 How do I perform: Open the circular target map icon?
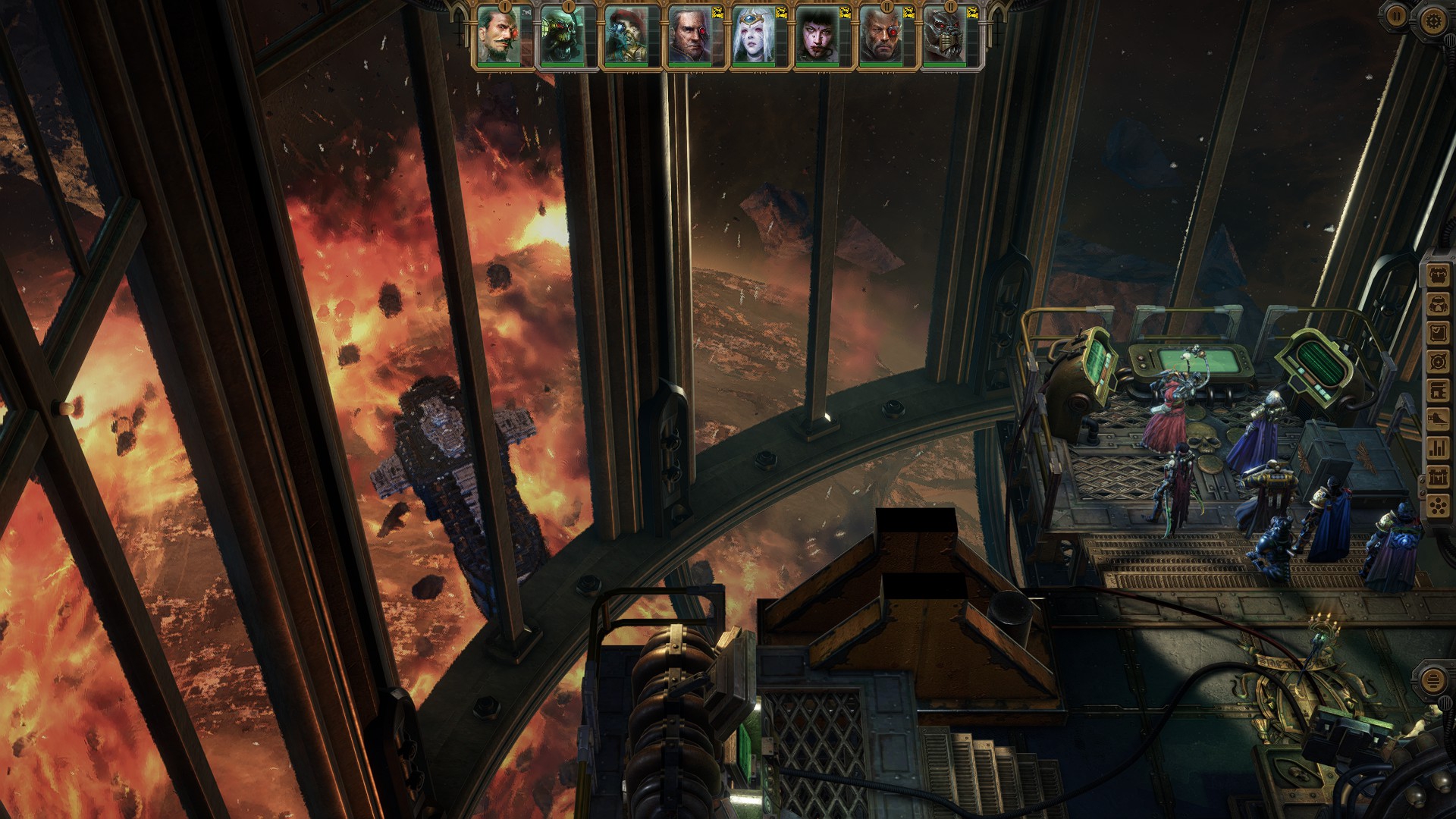pos(1437,362)
